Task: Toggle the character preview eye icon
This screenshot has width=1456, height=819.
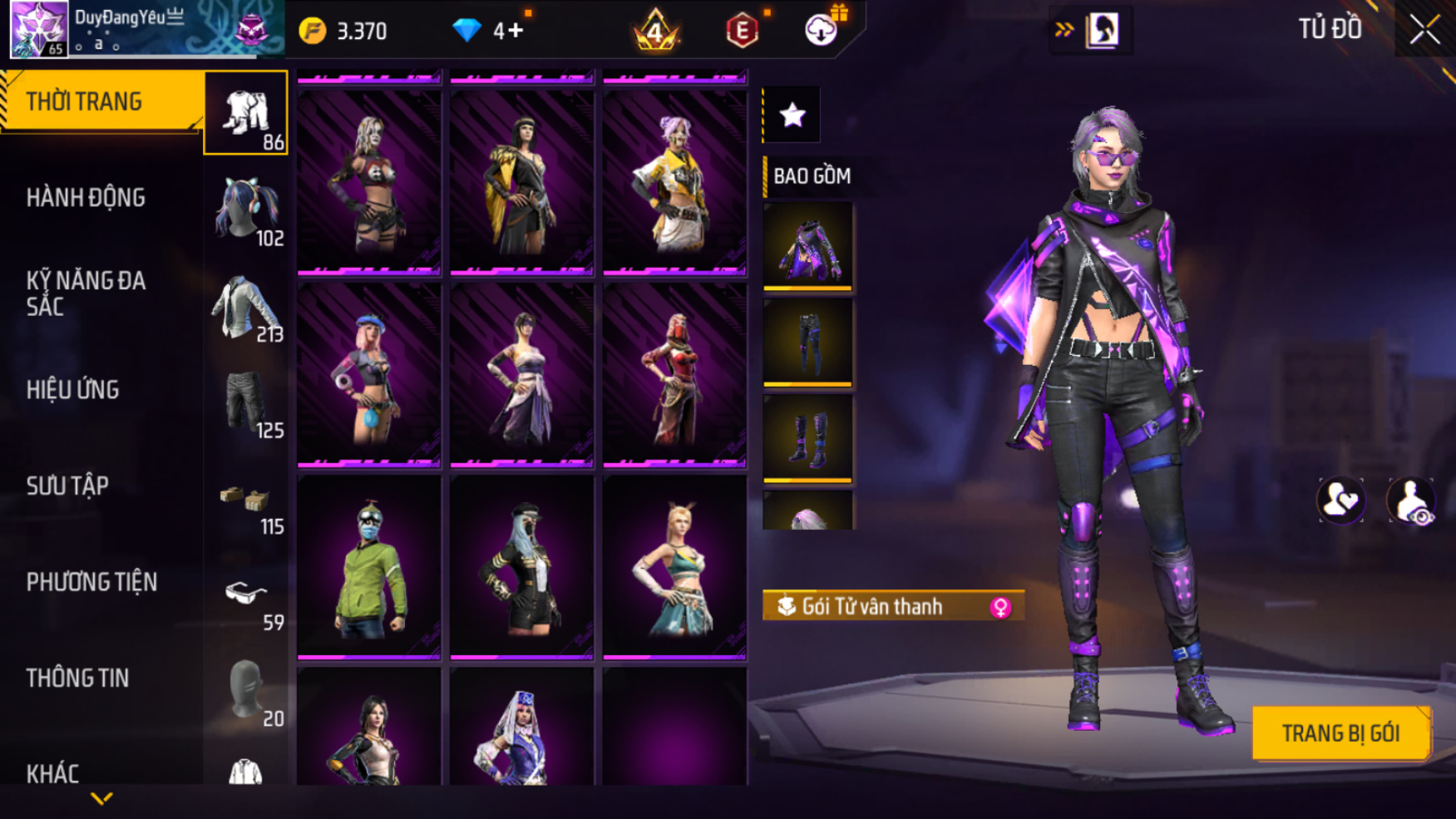Action: coord(1411,501)
